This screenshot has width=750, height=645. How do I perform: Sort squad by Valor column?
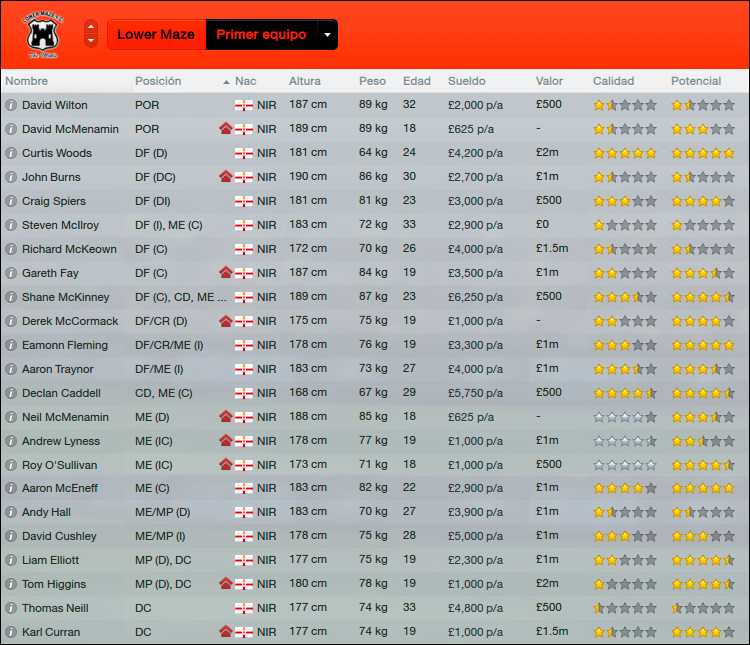click(x=549, y=81)
